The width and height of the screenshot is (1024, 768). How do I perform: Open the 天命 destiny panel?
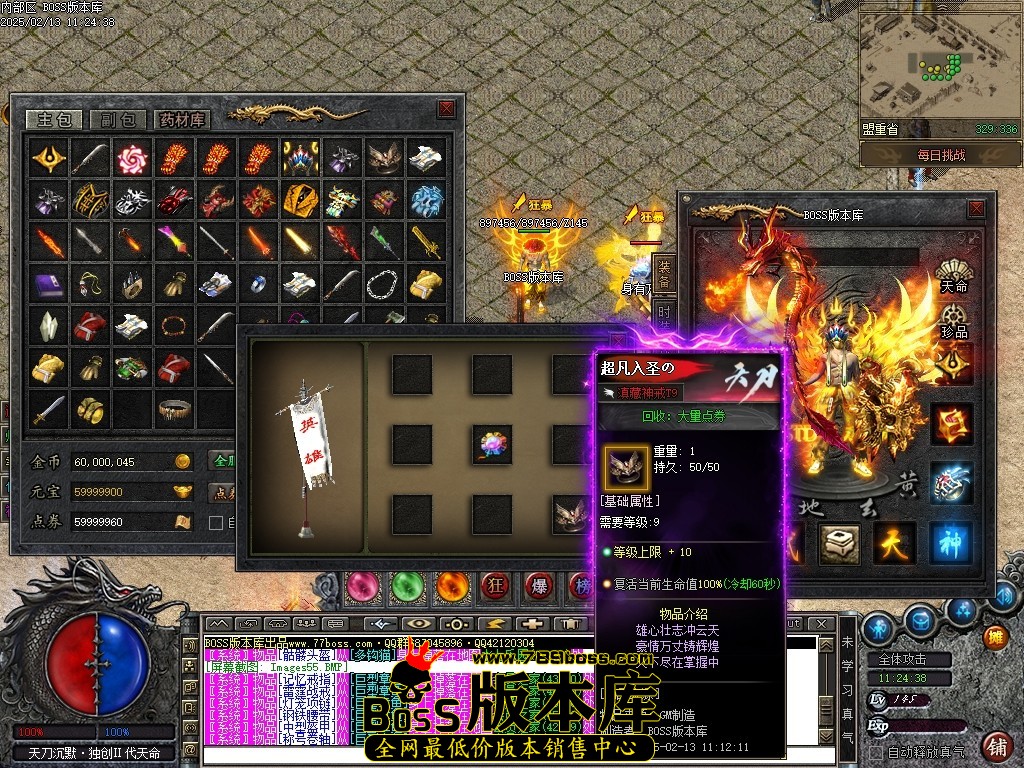(x=953, y=275)
